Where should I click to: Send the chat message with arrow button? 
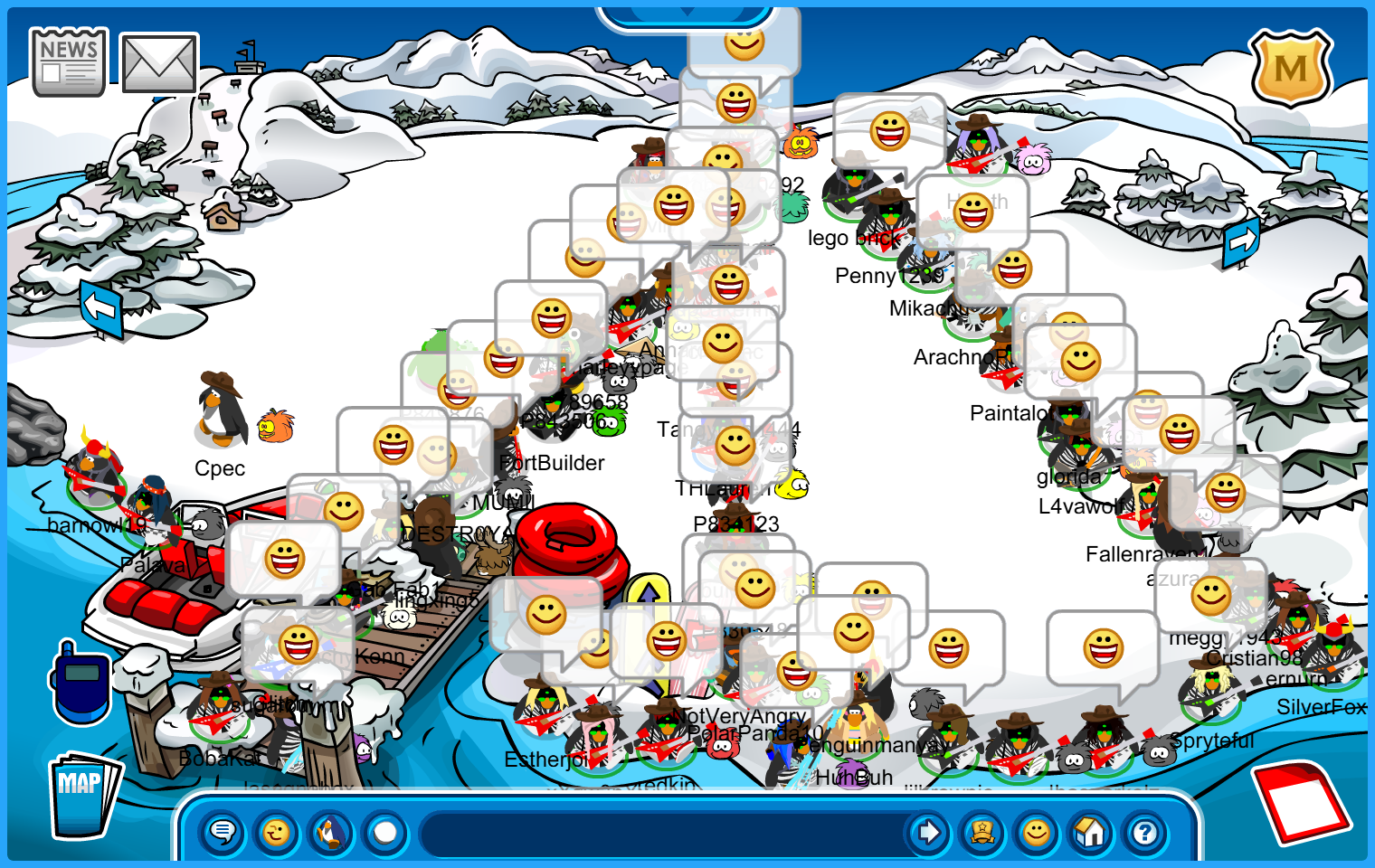coord(928,832)
